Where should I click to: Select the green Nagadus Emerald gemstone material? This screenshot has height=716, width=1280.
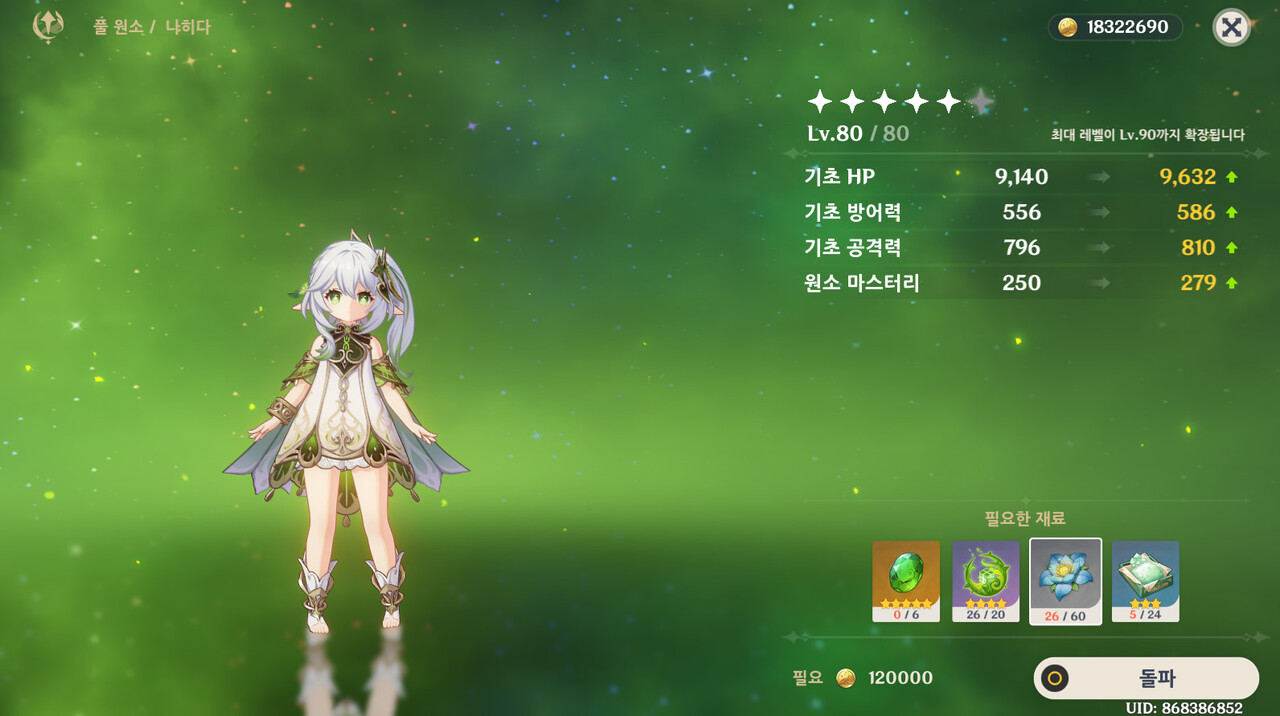906,581
